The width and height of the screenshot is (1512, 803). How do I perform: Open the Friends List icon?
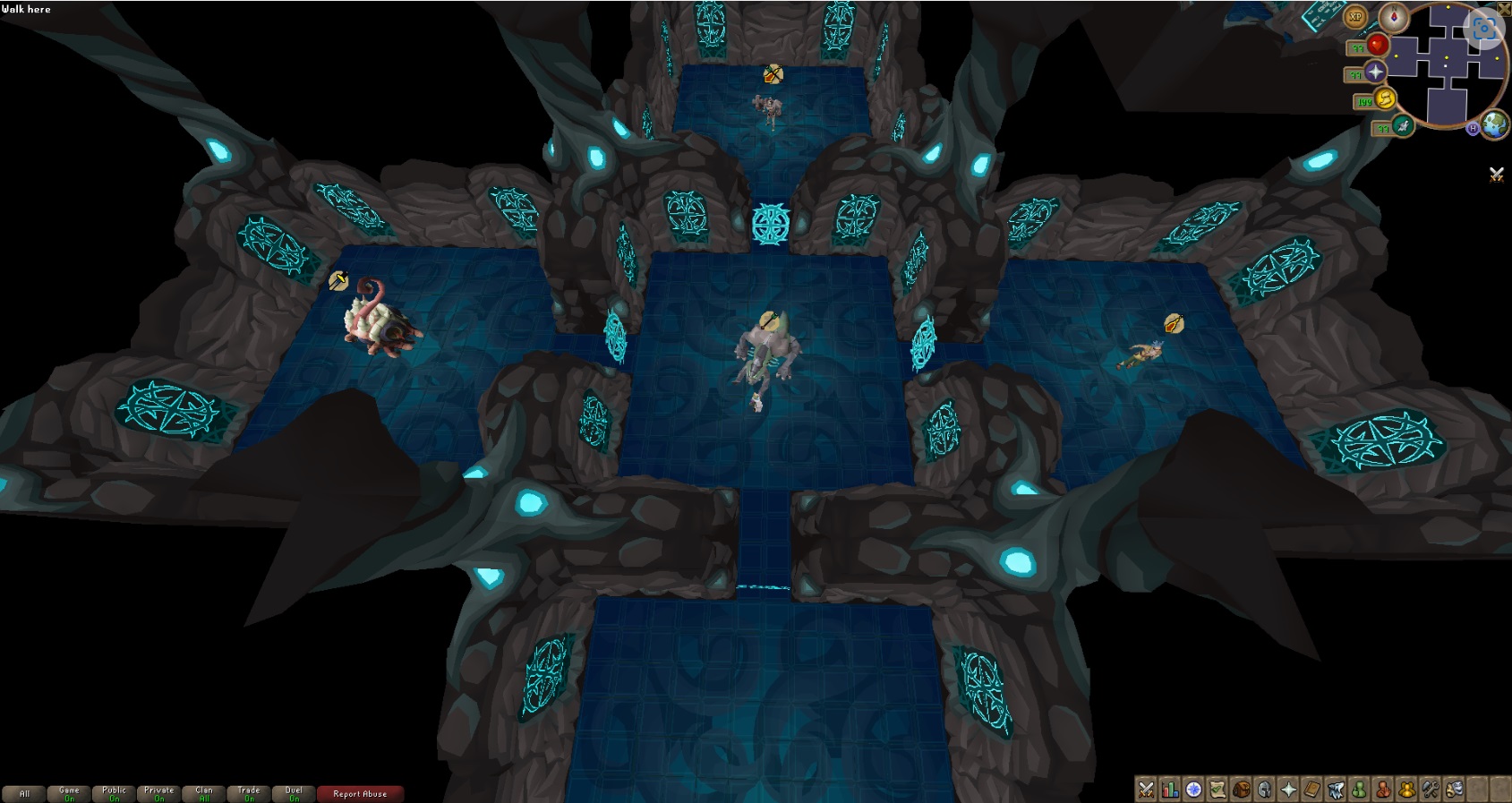point(1361,789)
